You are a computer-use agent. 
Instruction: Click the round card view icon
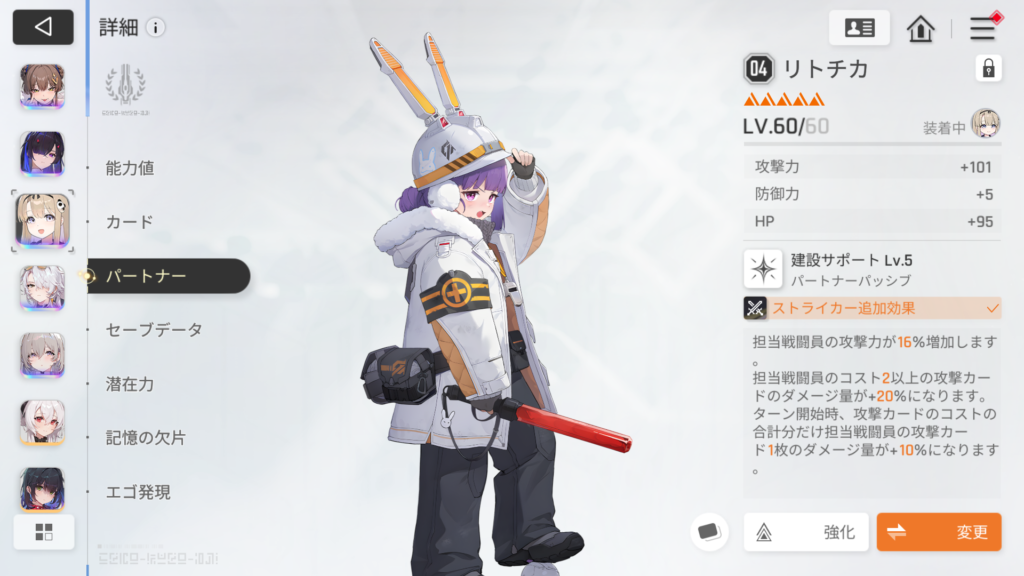709,531
